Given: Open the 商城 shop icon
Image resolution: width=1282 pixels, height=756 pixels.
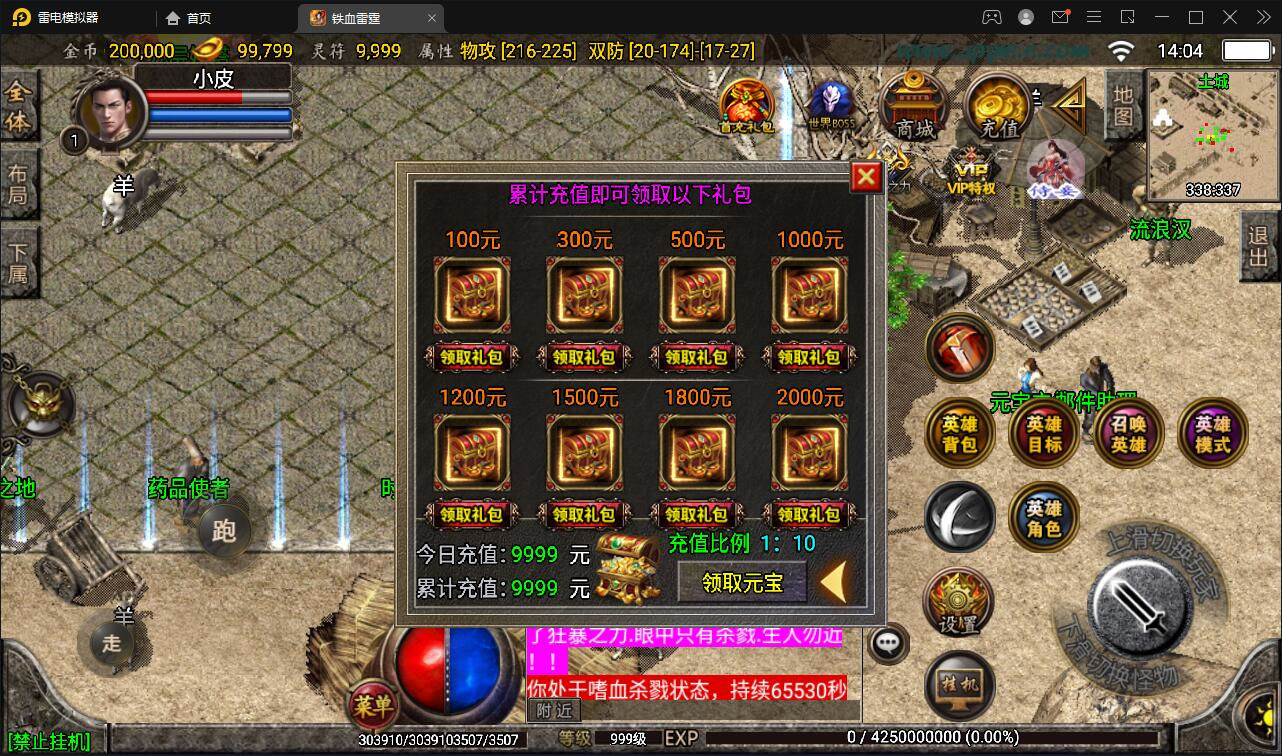Looking at the screenshot, I should [x=912, y=105].
